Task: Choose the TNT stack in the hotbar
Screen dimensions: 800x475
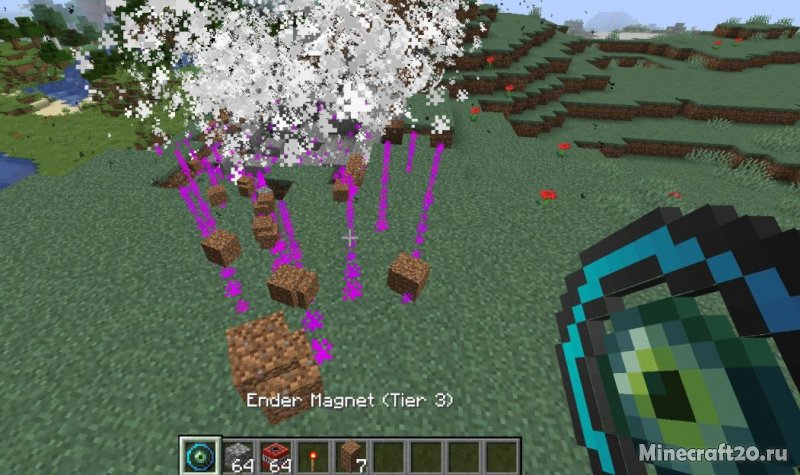Action: point(274,456)
